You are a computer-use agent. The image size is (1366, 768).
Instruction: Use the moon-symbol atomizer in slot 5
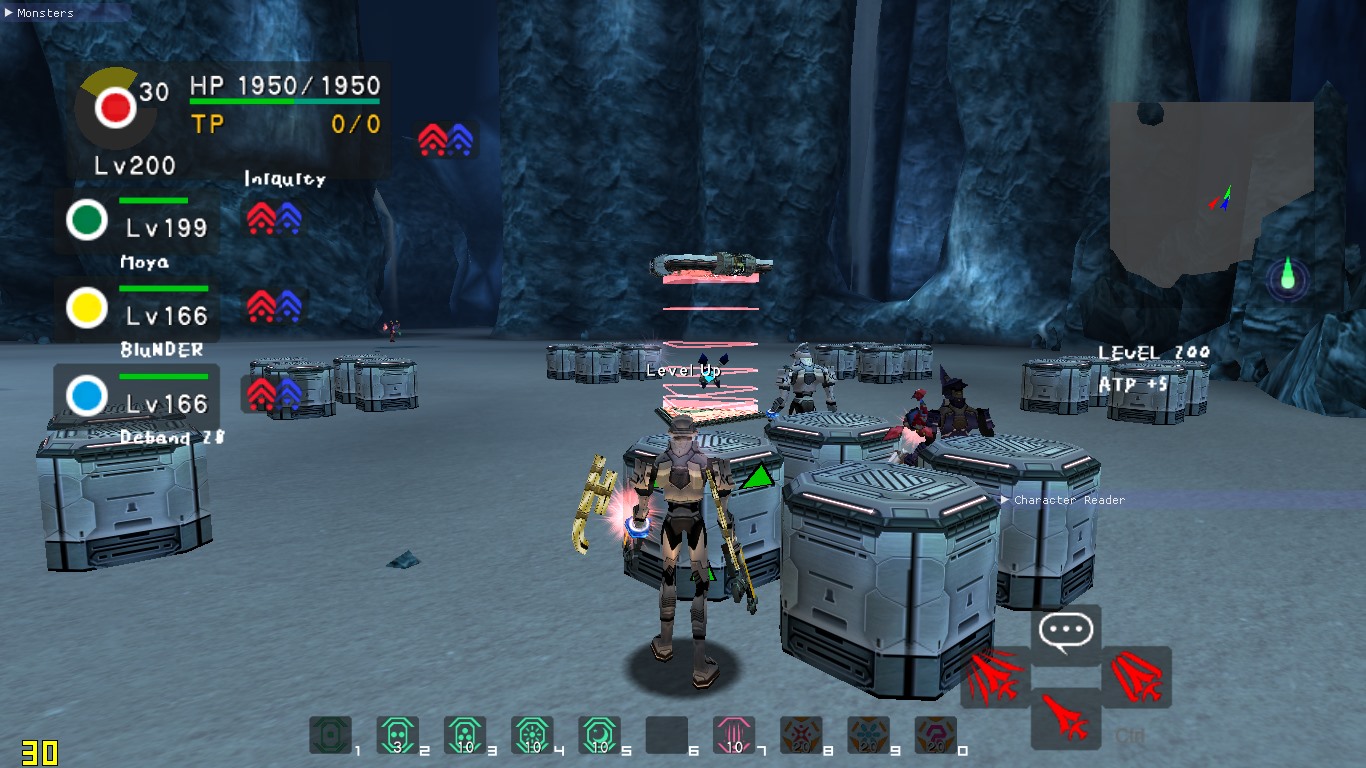(x=599, y=735)
